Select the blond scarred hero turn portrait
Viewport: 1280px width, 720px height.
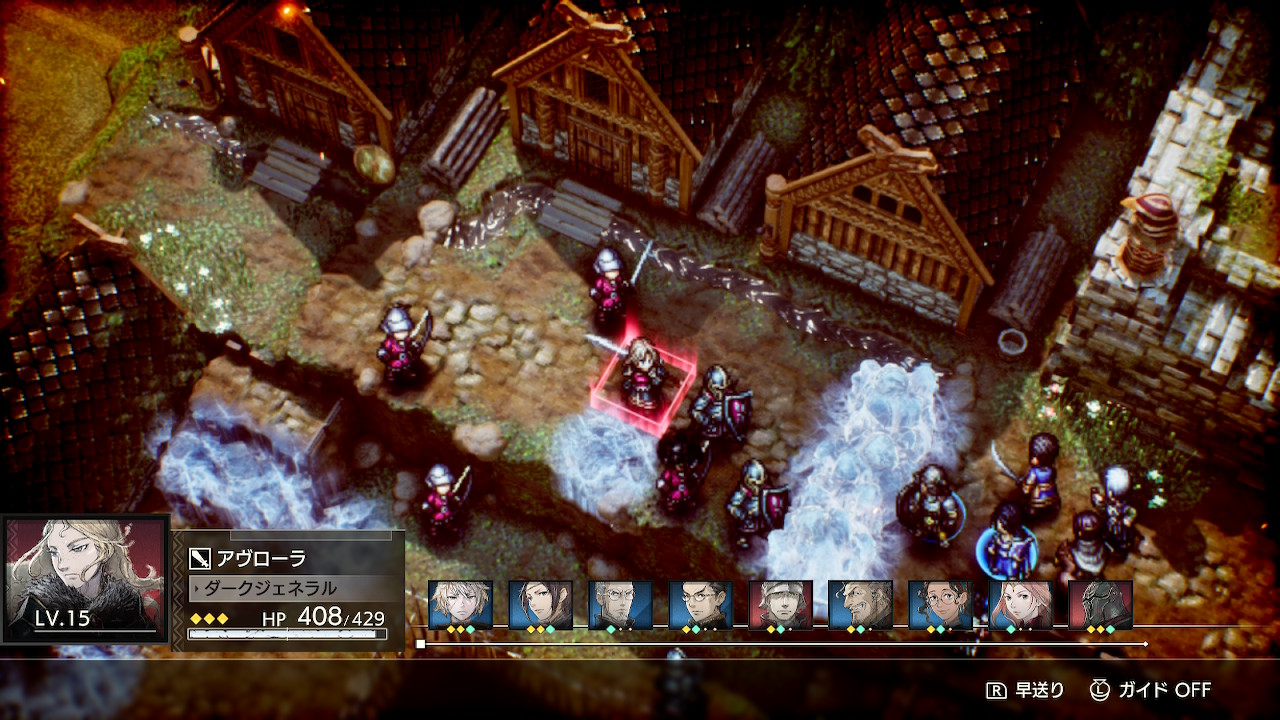coord(460,604)
